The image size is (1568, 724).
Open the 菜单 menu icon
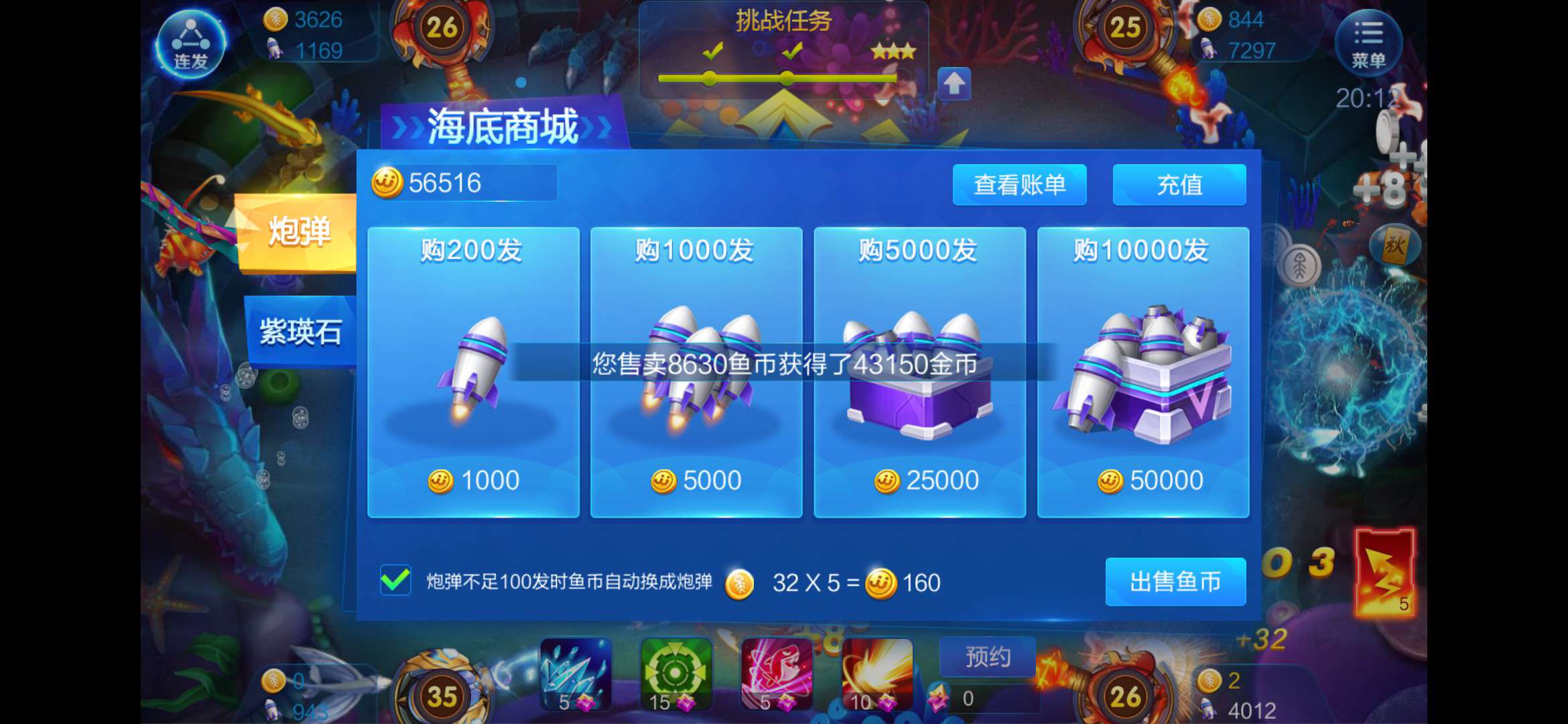tap(1369, 42)
